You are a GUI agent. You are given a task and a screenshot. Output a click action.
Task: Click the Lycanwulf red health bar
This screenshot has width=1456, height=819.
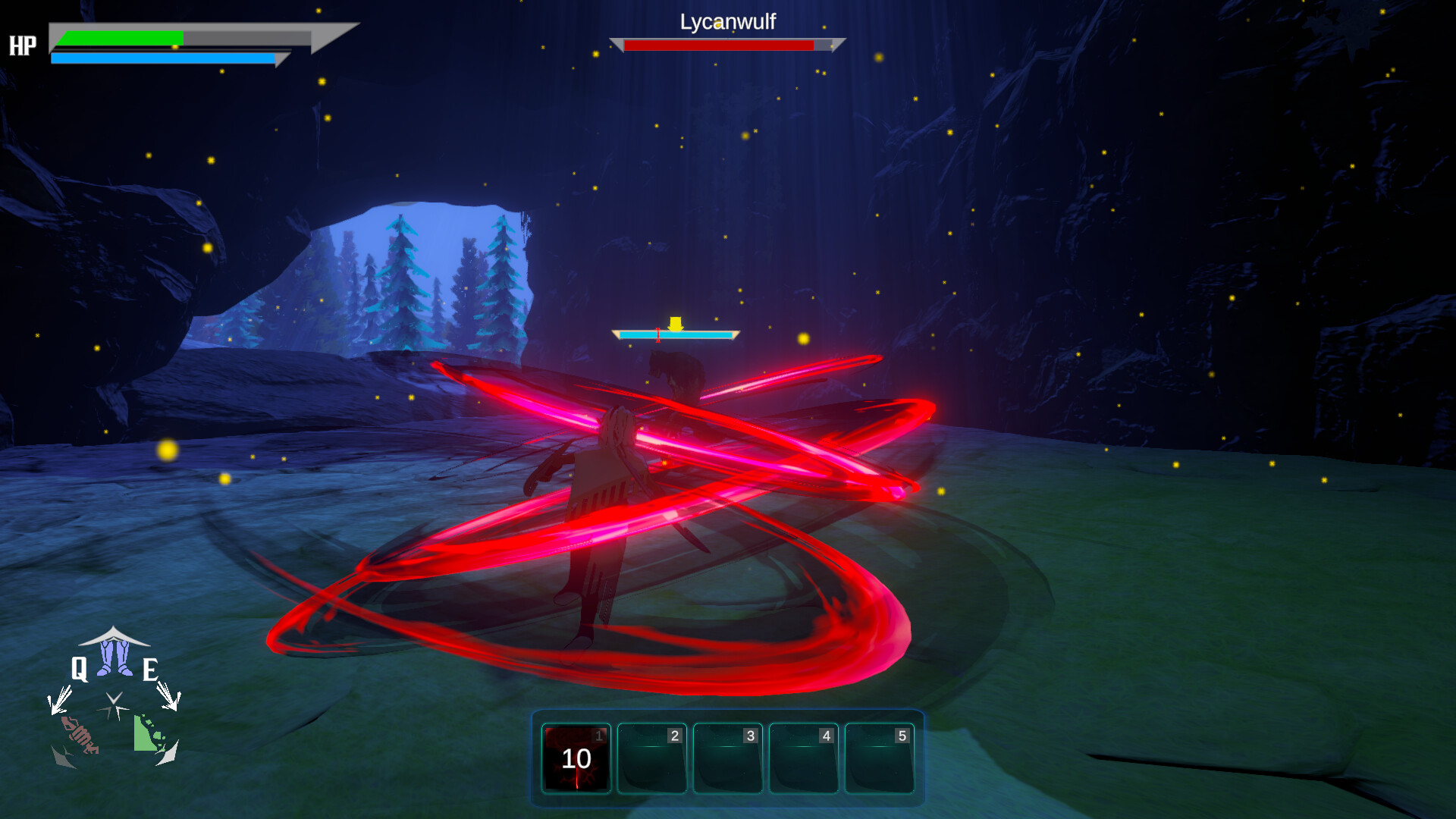coord(719,45)
